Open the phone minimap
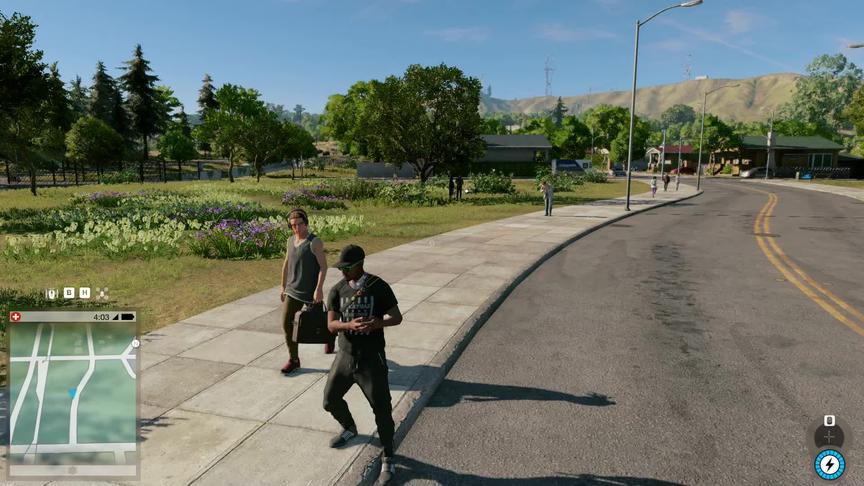864x486 pixels. point(71,392)
